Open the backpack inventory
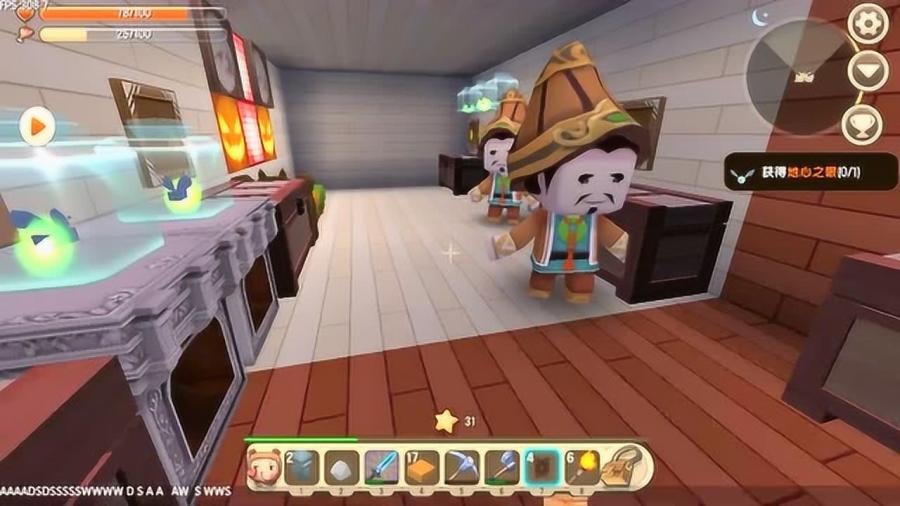Viewport: 900px width, 506px height. pos(626,466)
